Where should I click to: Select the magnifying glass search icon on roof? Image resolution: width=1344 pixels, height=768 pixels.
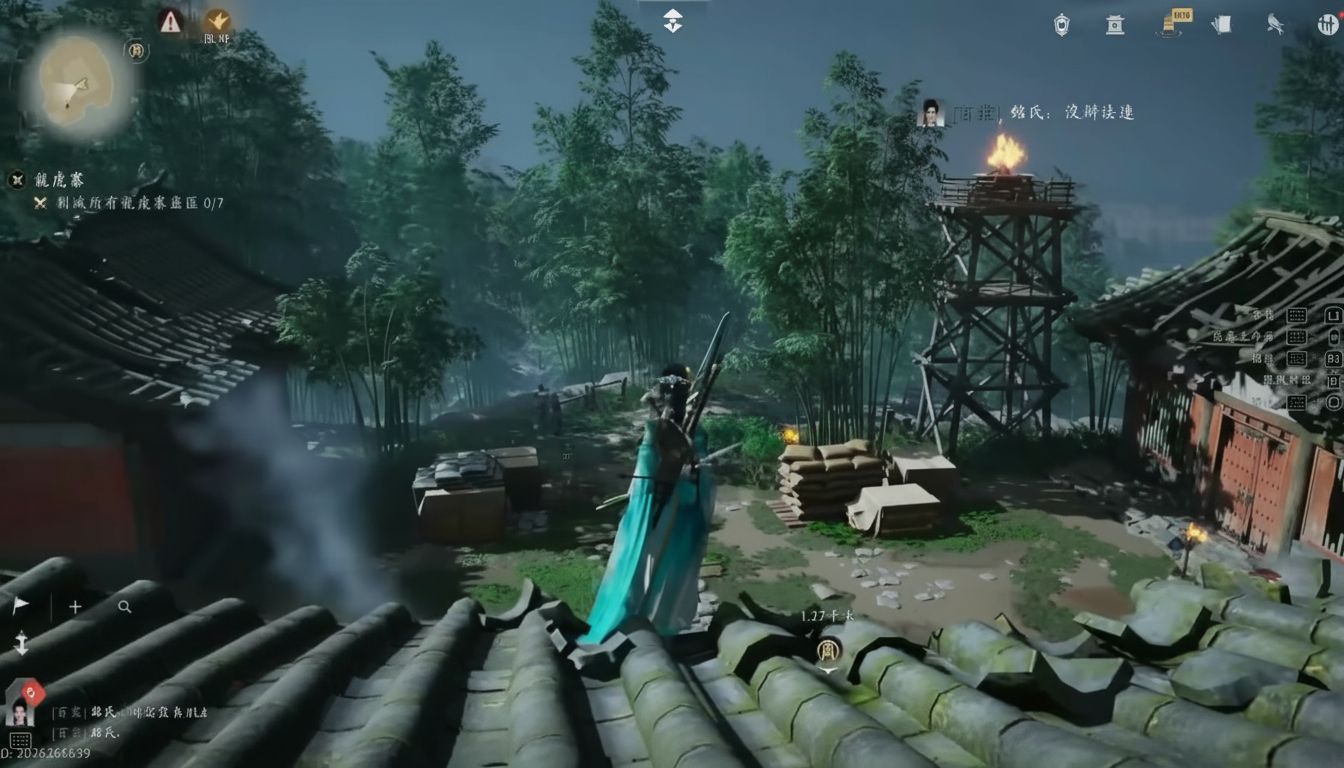[x=124, y=607]
